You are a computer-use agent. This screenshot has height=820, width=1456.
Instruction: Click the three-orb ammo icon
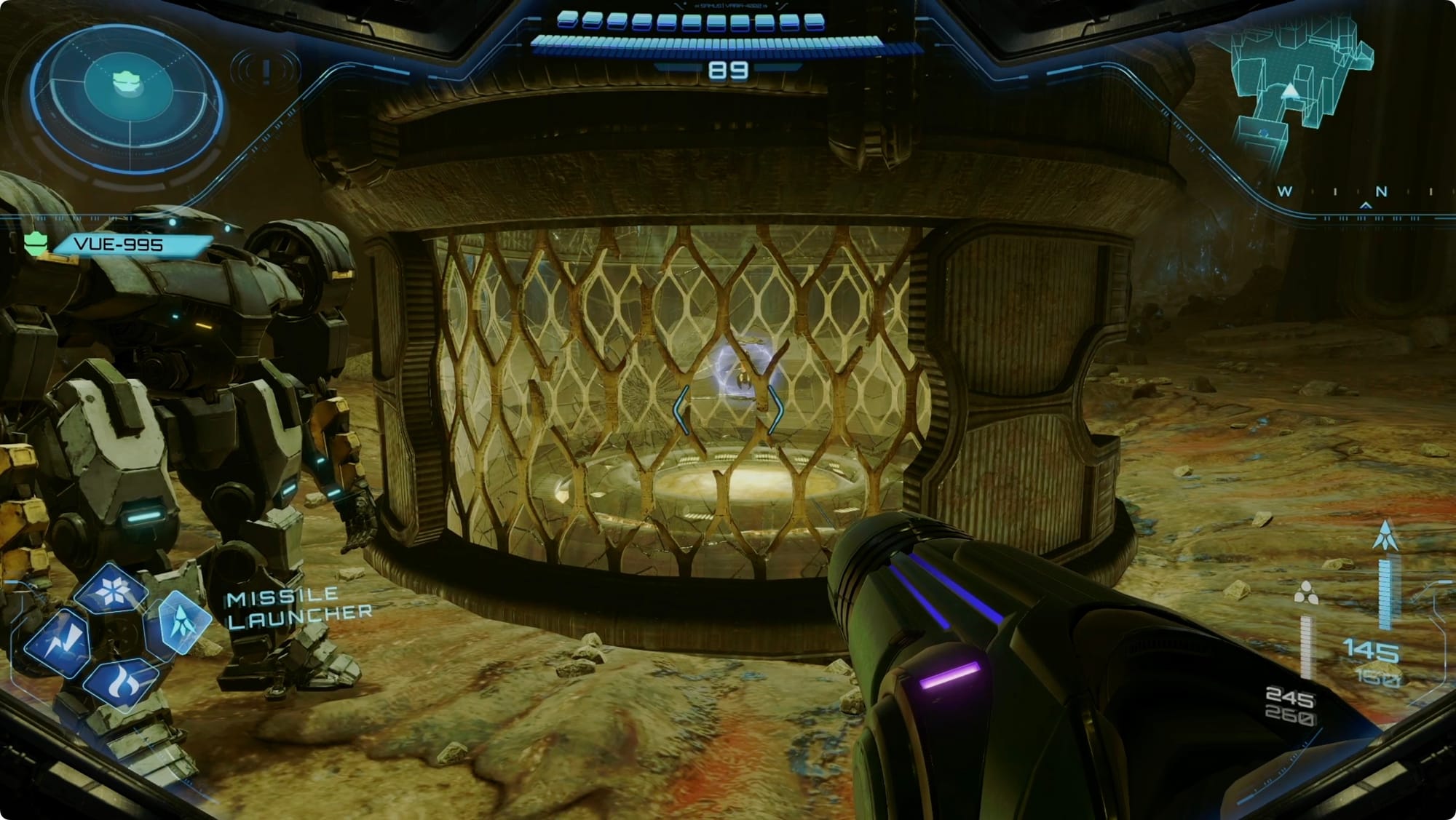pyautogui.click(x=1306, y=594)
